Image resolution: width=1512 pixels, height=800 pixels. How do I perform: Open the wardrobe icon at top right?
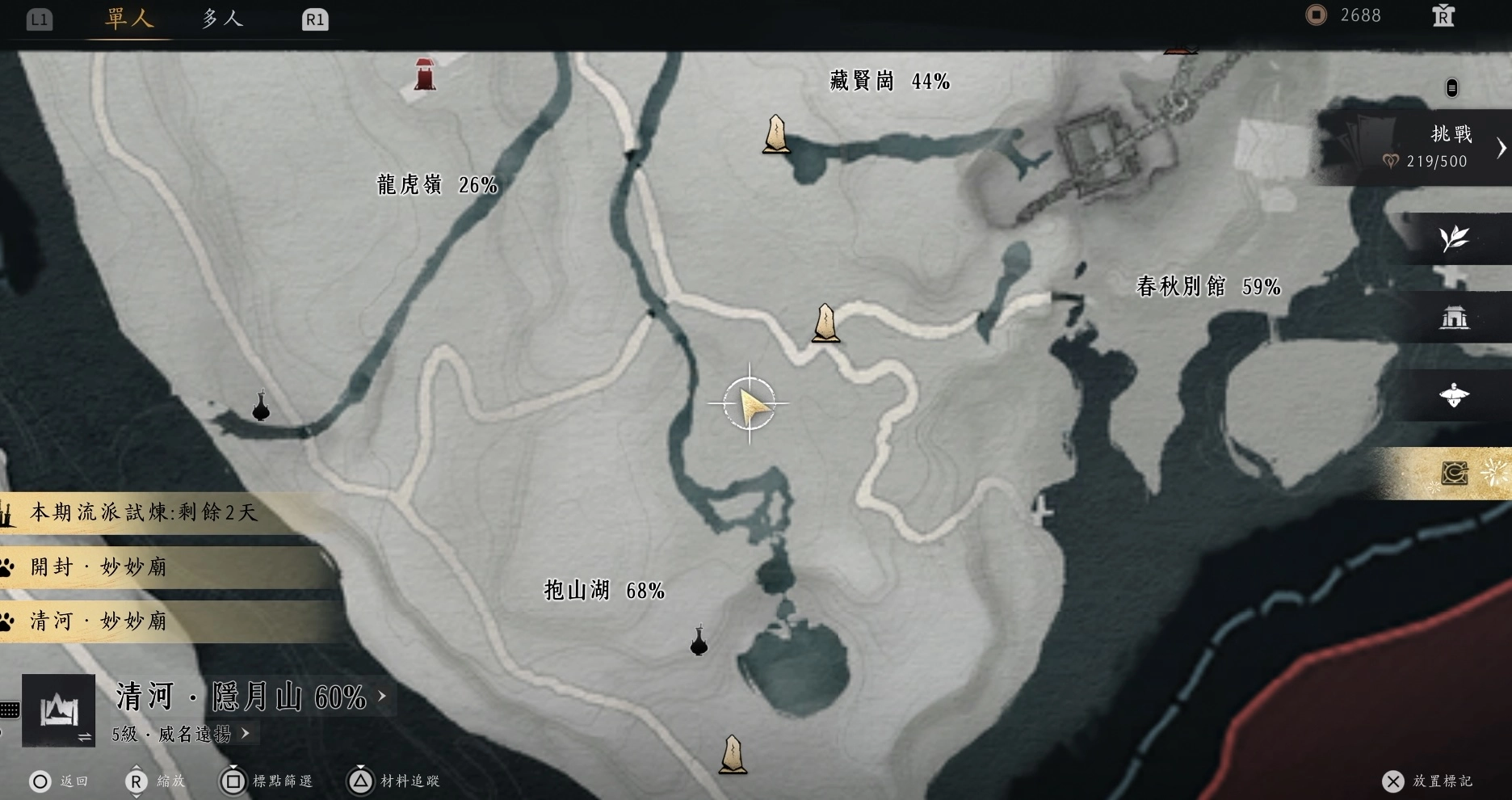coord(1444,15)
